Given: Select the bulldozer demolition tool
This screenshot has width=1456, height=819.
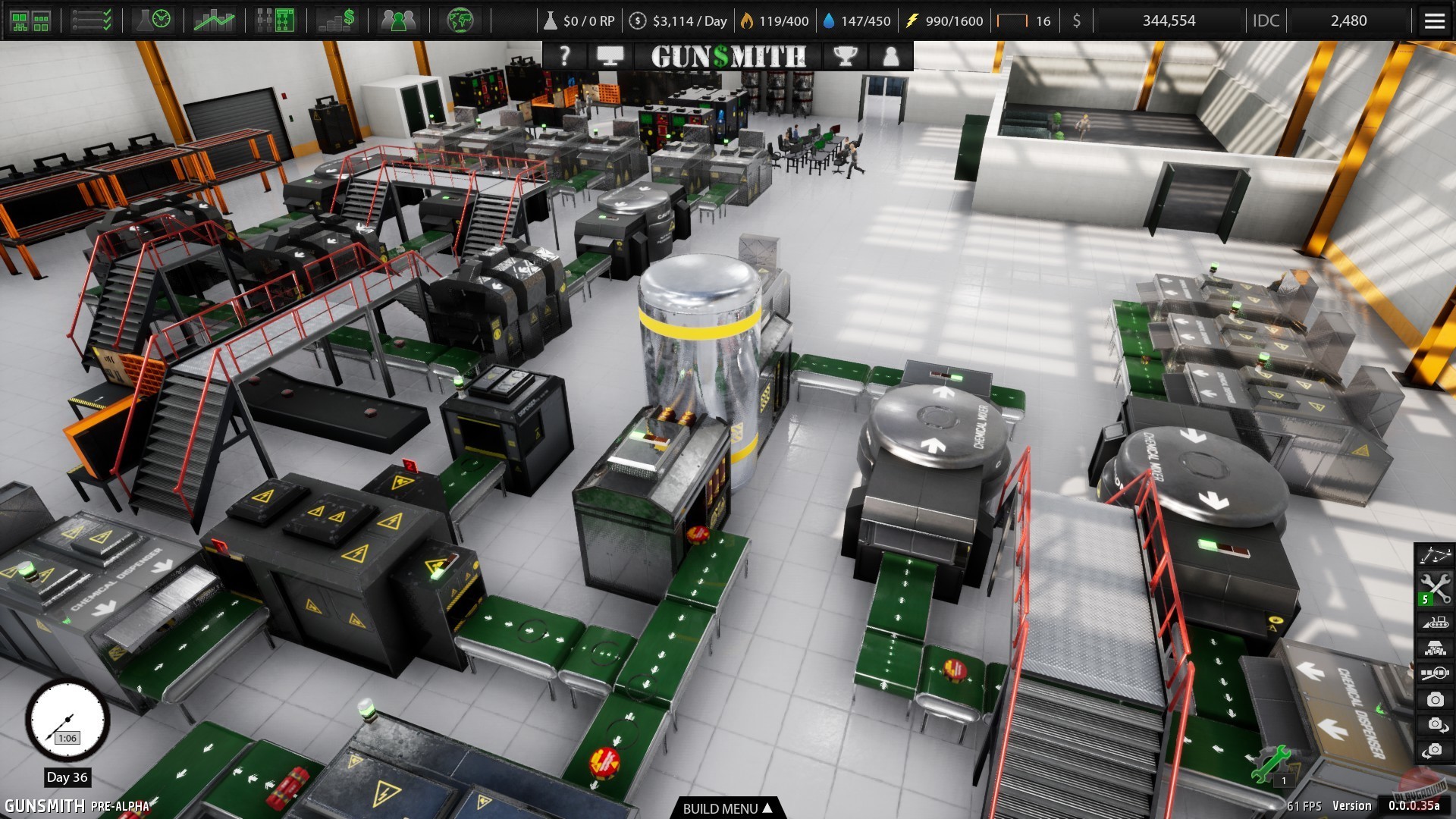Looking at the screenshot, I should pyautogui.click(x=1433, y=623).
